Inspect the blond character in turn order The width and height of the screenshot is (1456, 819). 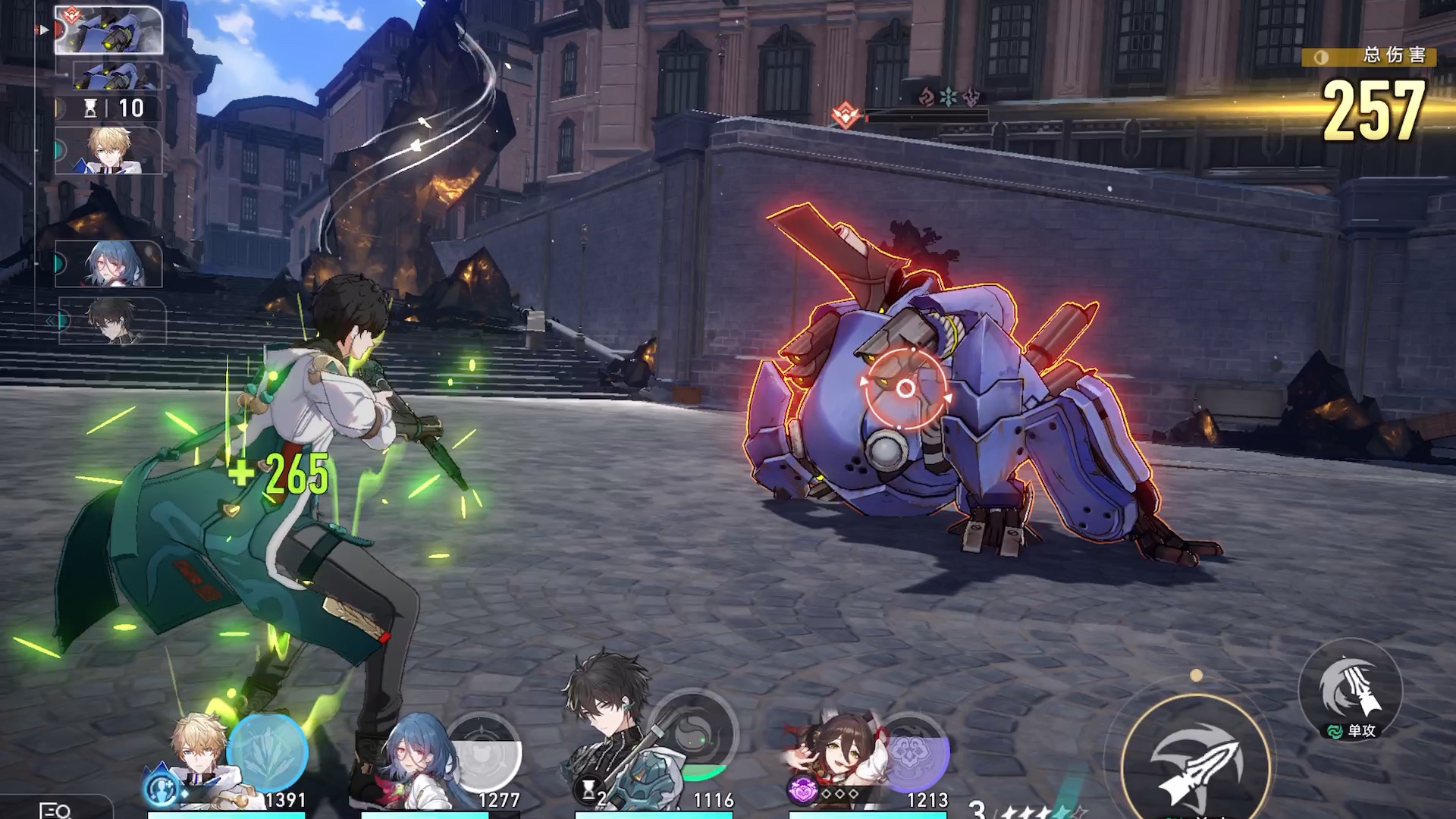[108, 150]
